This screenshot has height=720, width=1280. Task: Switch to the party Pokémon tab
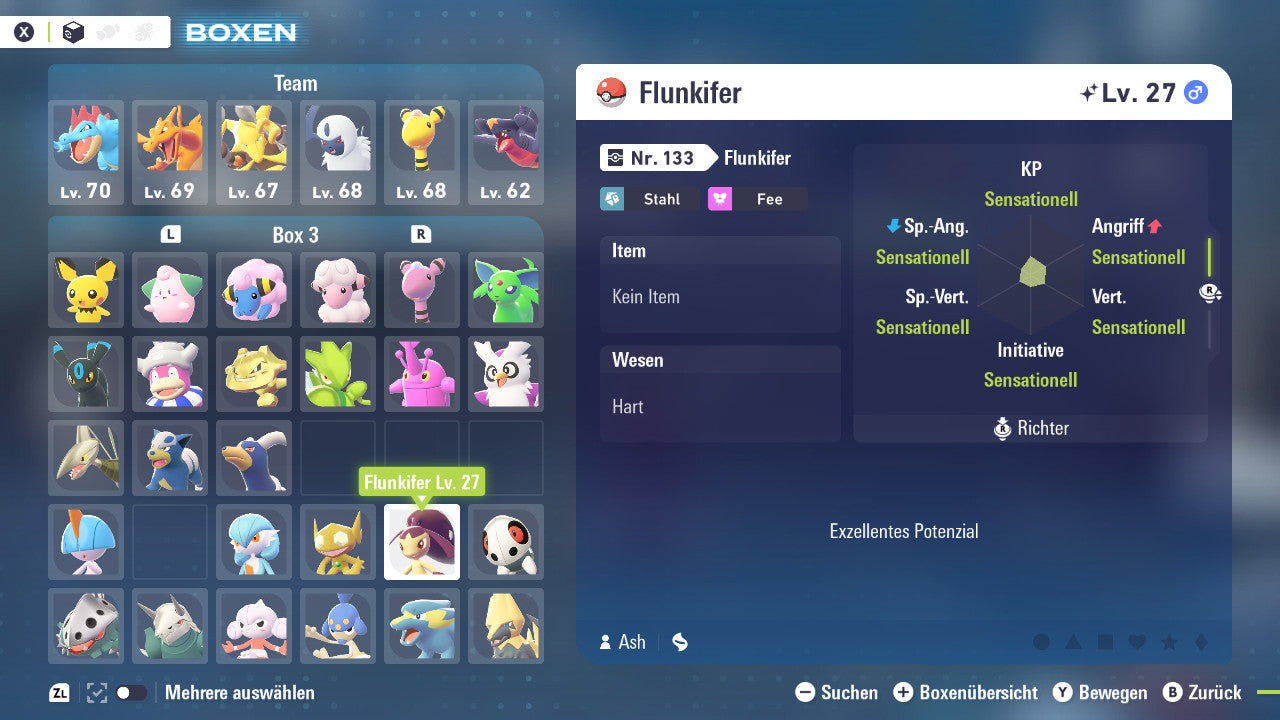point(108,31)
